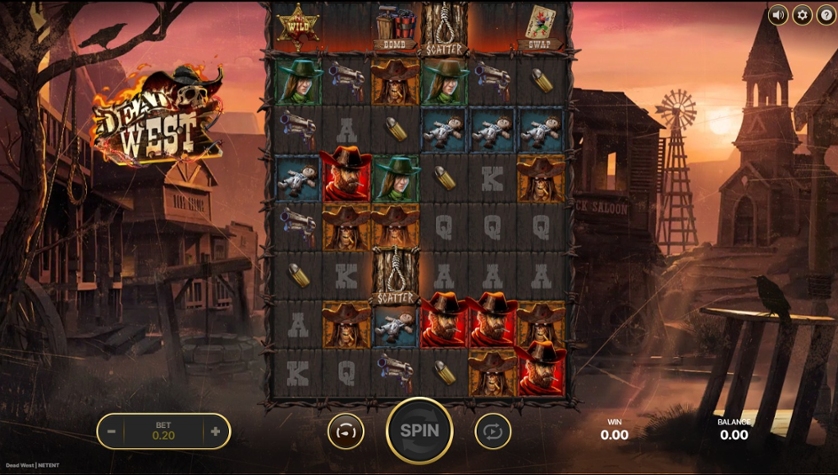Open the autoplay loop-arrows button

coord(492,431)
